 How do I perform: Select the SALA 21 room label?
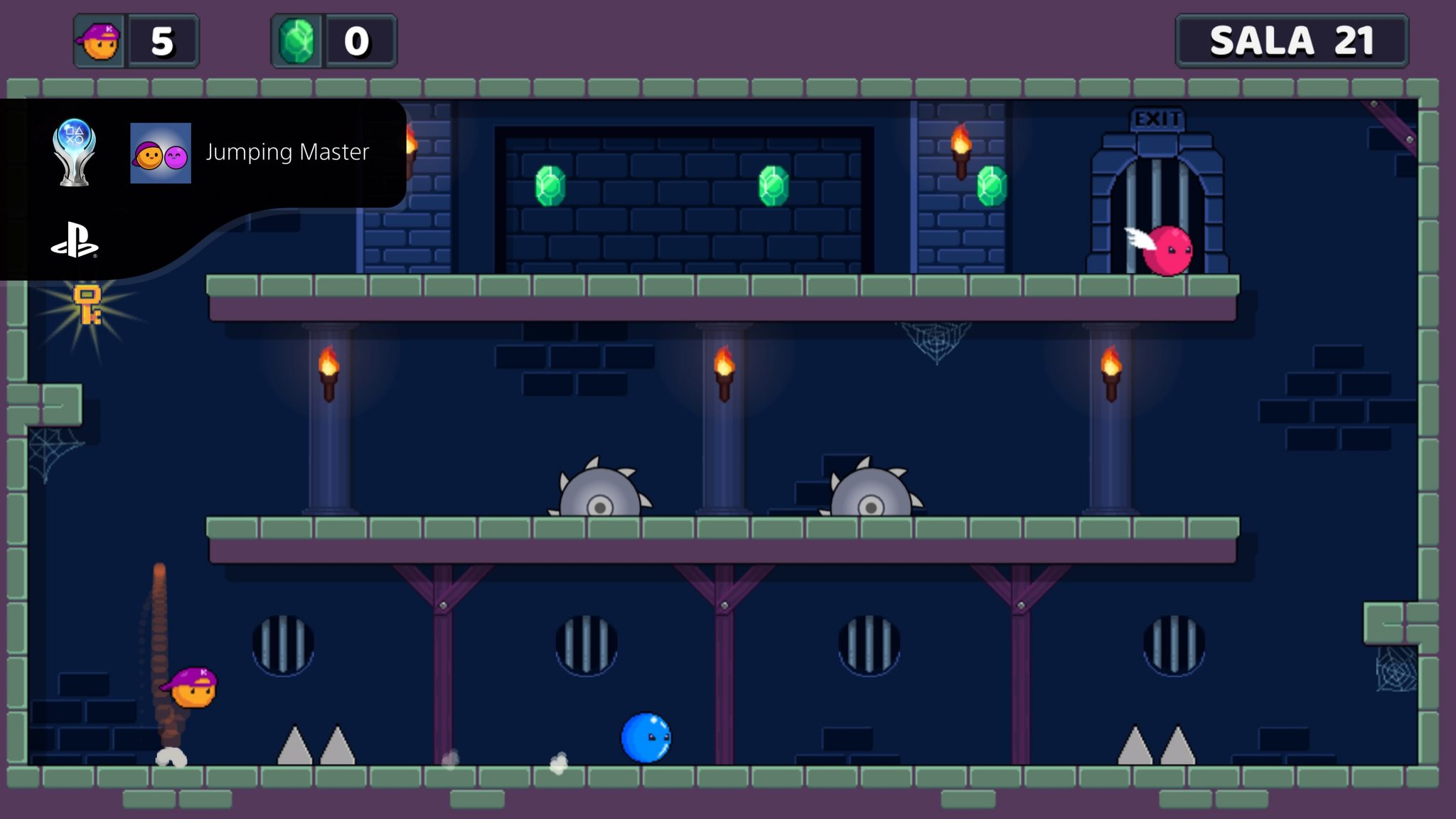tap(1292, 40)
